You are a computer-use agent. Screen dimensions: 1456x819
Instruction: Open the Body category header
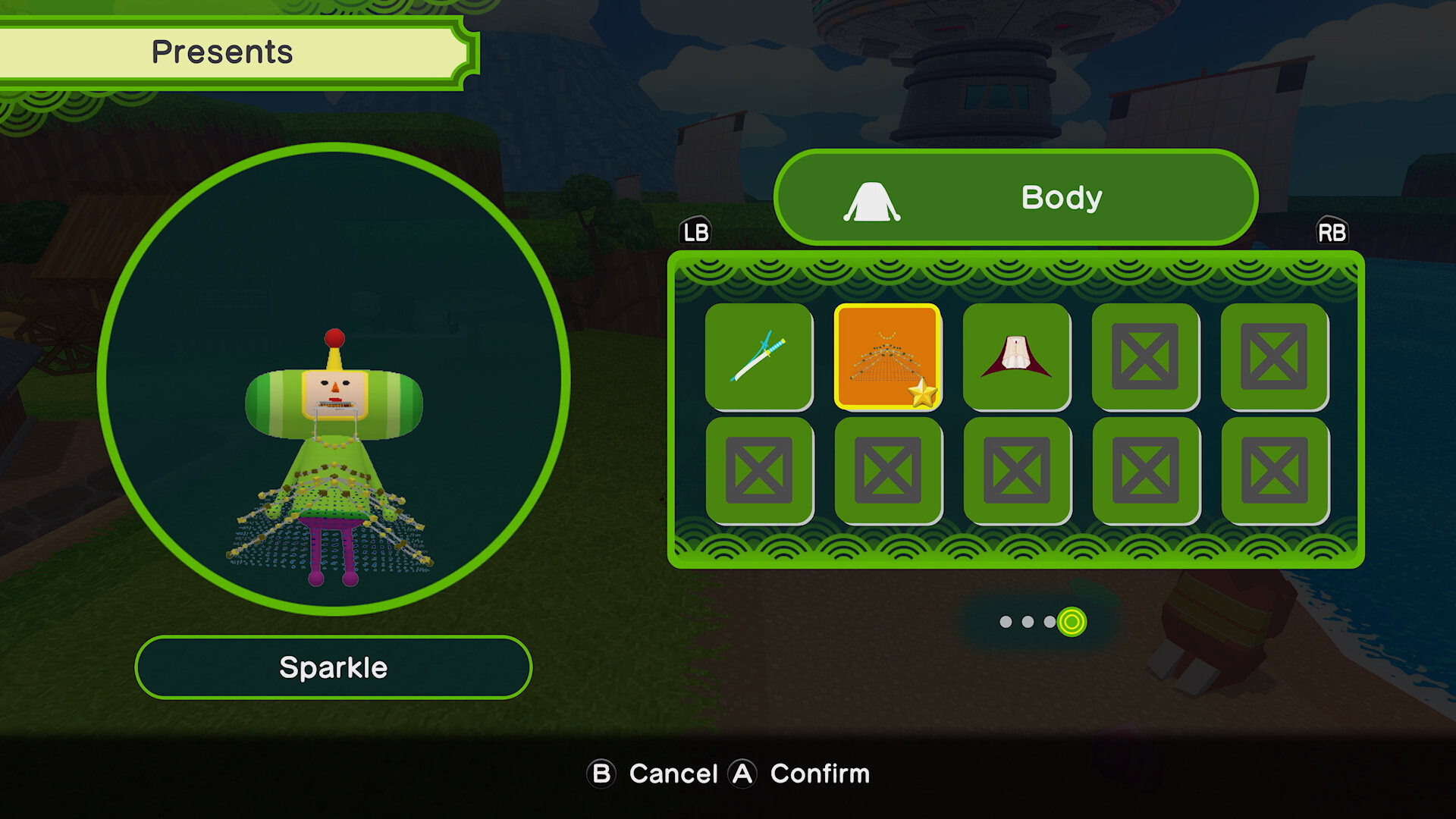click(1015, 197)
